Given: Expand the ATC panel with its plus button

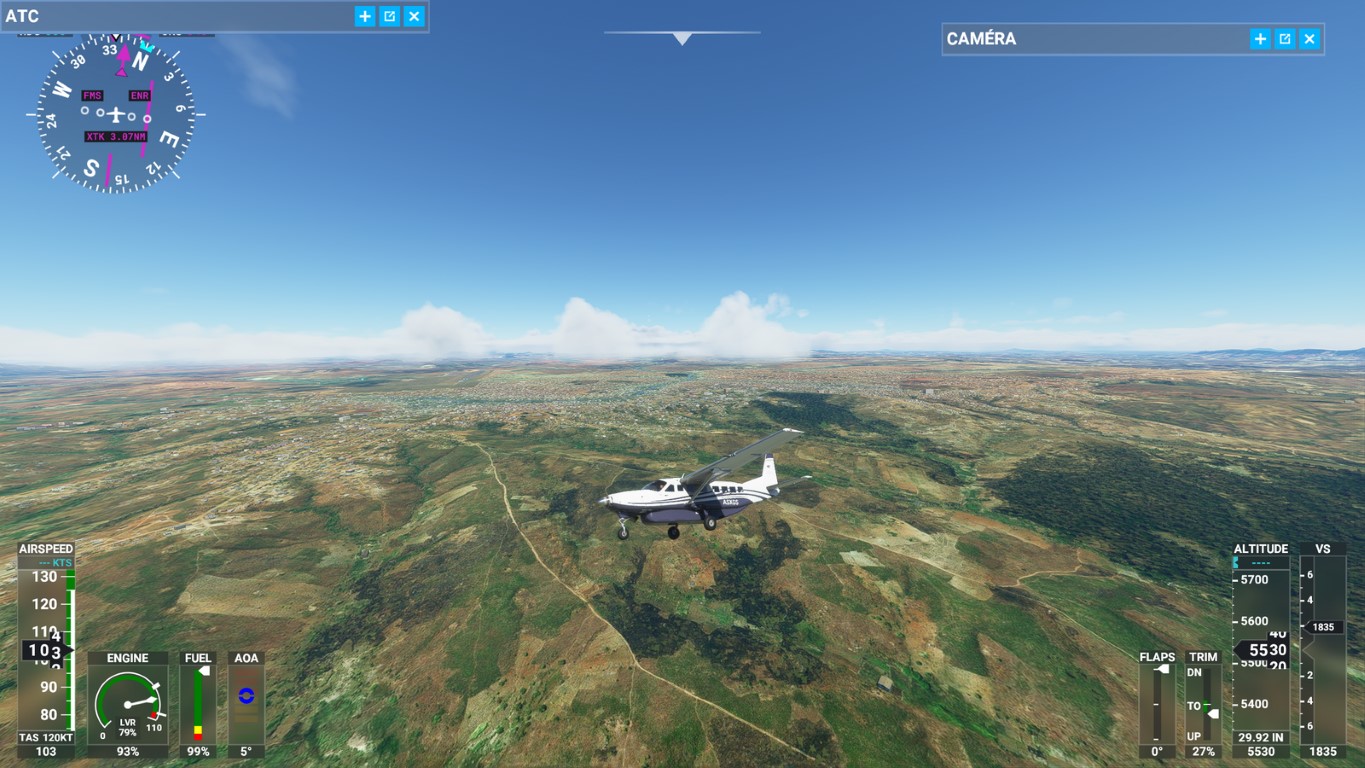Looking at the screenshot, I should pyautogui.click(x=365, y=16).
